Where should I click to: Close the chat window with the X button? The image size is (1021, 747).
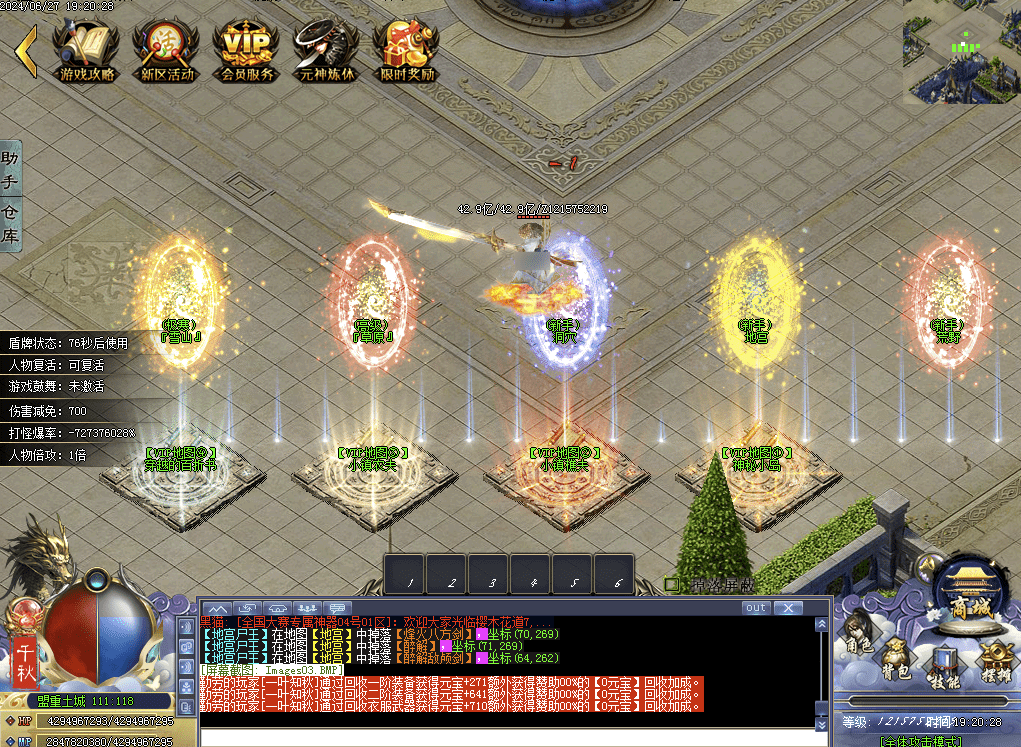pyautogui.click(x=788, y=607)
